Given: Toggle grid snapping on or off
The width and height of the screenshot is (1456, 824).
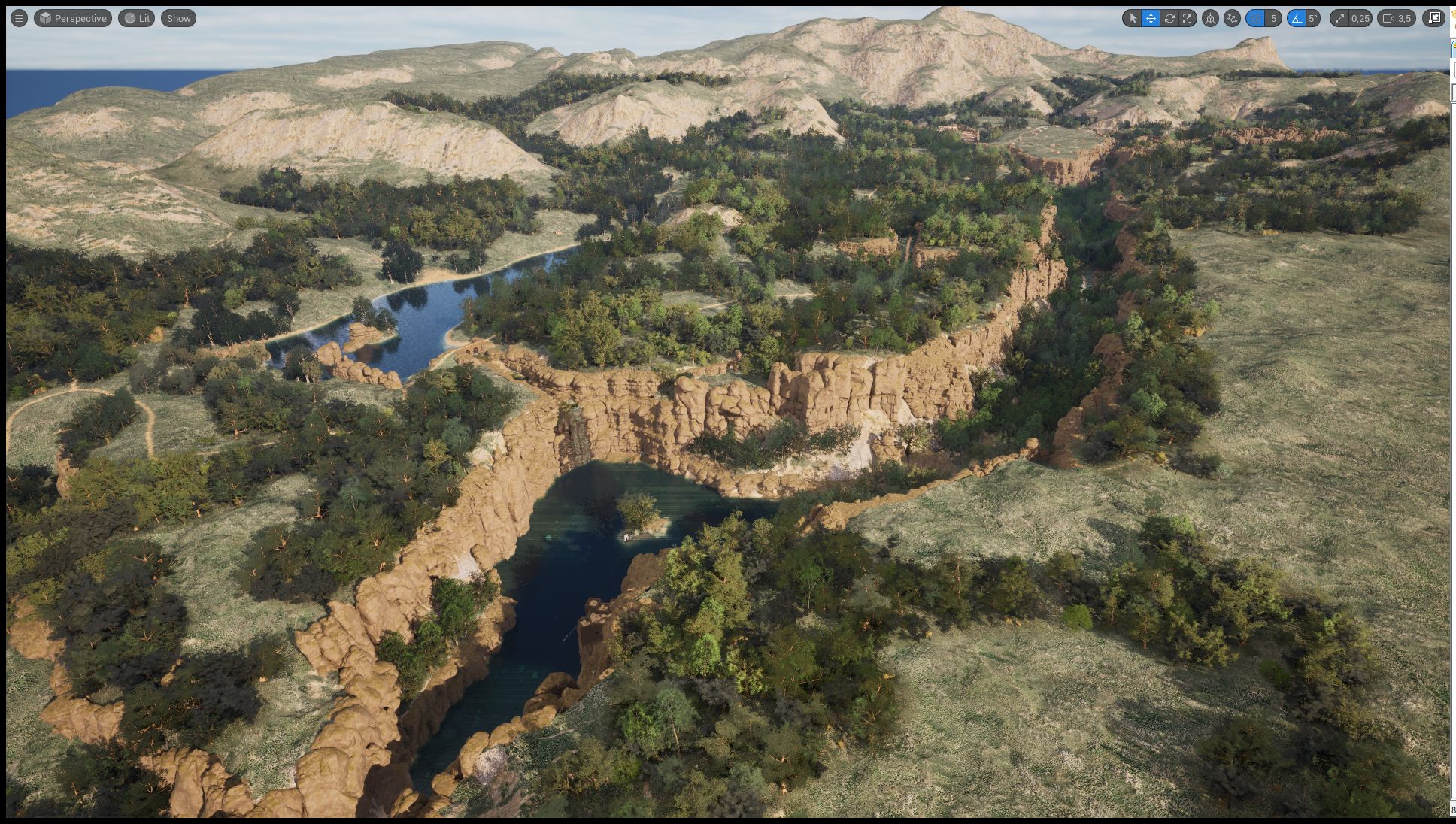Looking at the screenshot, I should pyautogui.click(x=1254, y=18).
